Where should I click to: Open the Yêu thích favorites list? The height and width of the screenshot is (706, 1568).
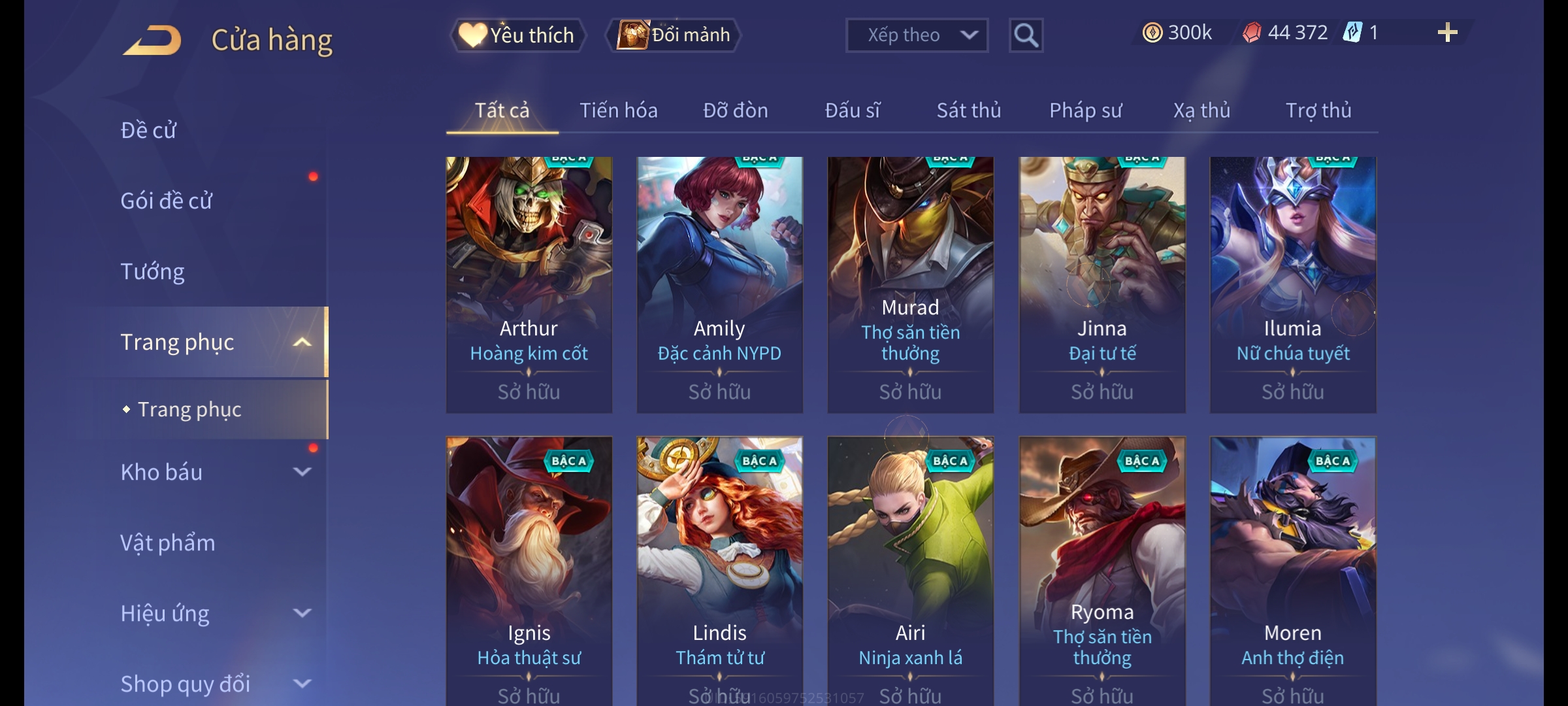tap(517, 35)
